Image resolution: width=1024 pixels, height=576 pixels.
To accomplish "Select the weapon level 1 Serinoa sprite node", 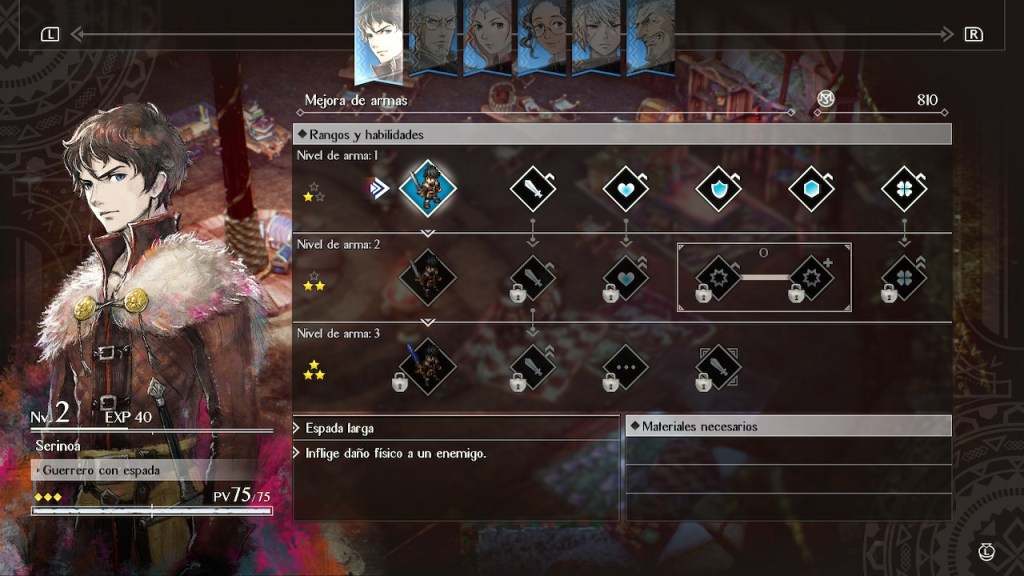I will (x=428, y=188).
